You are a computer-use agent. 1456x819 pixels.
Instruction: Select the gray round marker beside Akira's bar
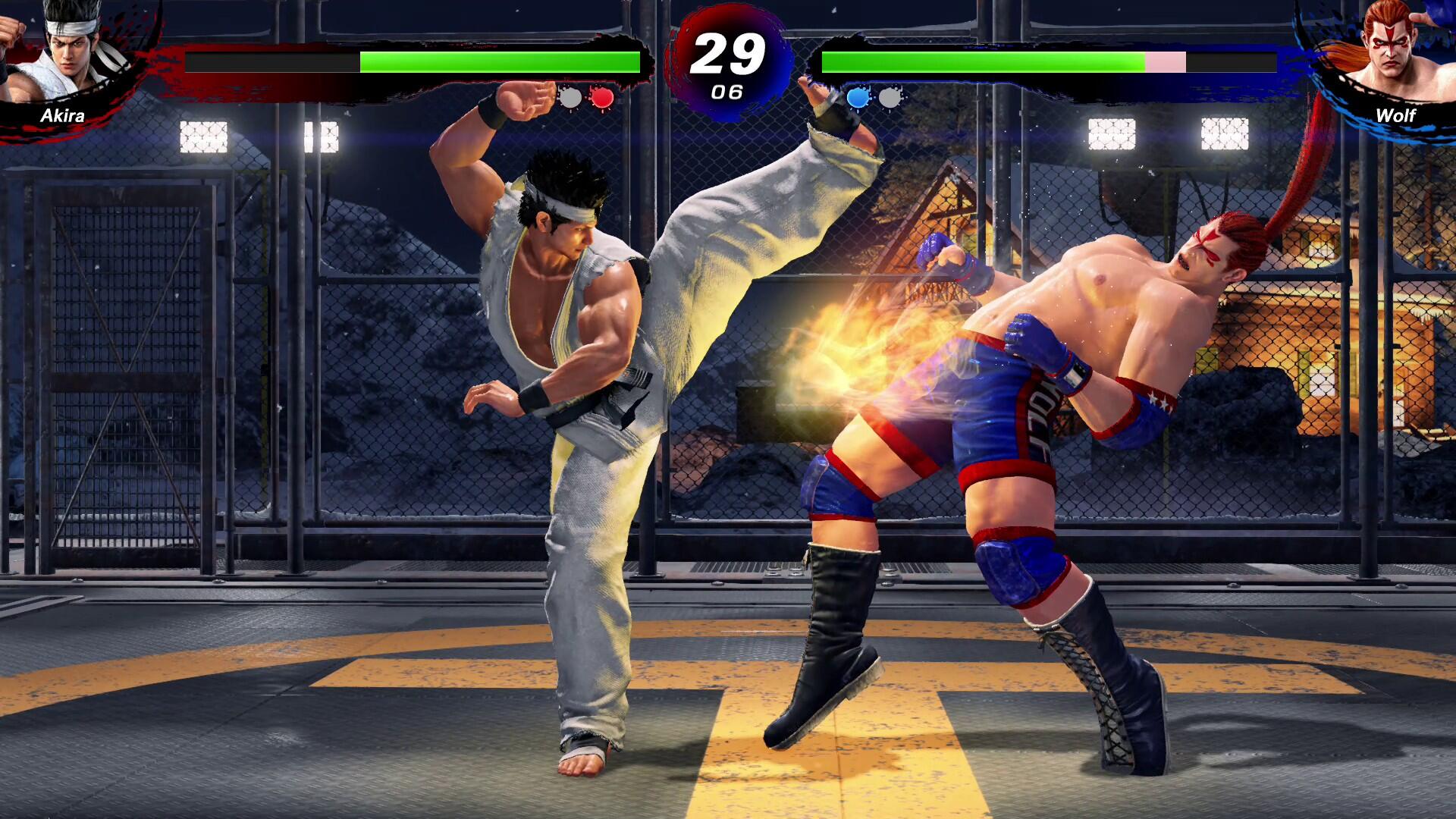[x=569, y=99]
